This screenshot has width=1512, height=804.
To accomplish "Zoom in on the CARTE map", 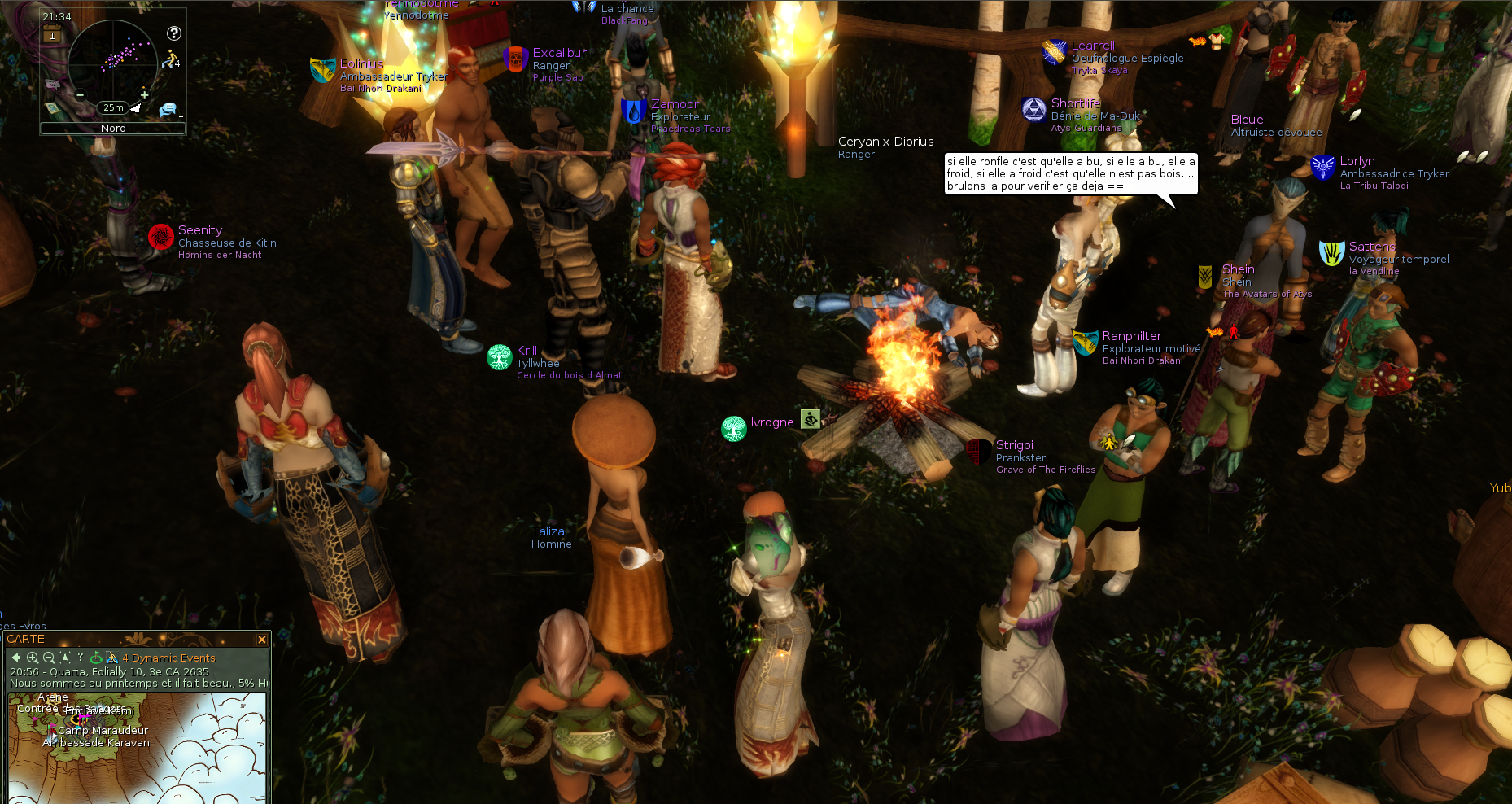I will tap(33, 658).
